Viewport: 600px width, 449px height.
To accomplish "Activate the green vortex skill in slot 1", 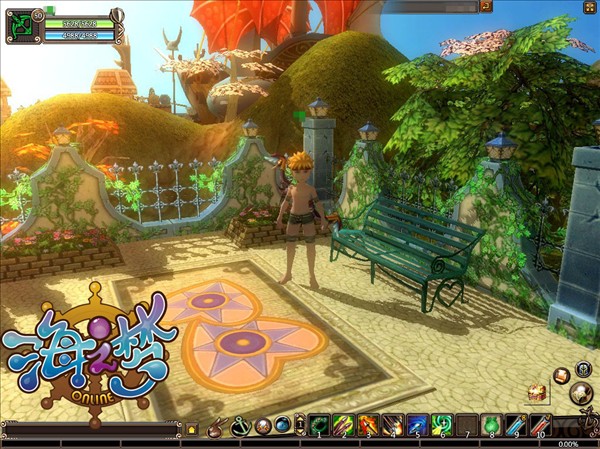I will point(319,425).
